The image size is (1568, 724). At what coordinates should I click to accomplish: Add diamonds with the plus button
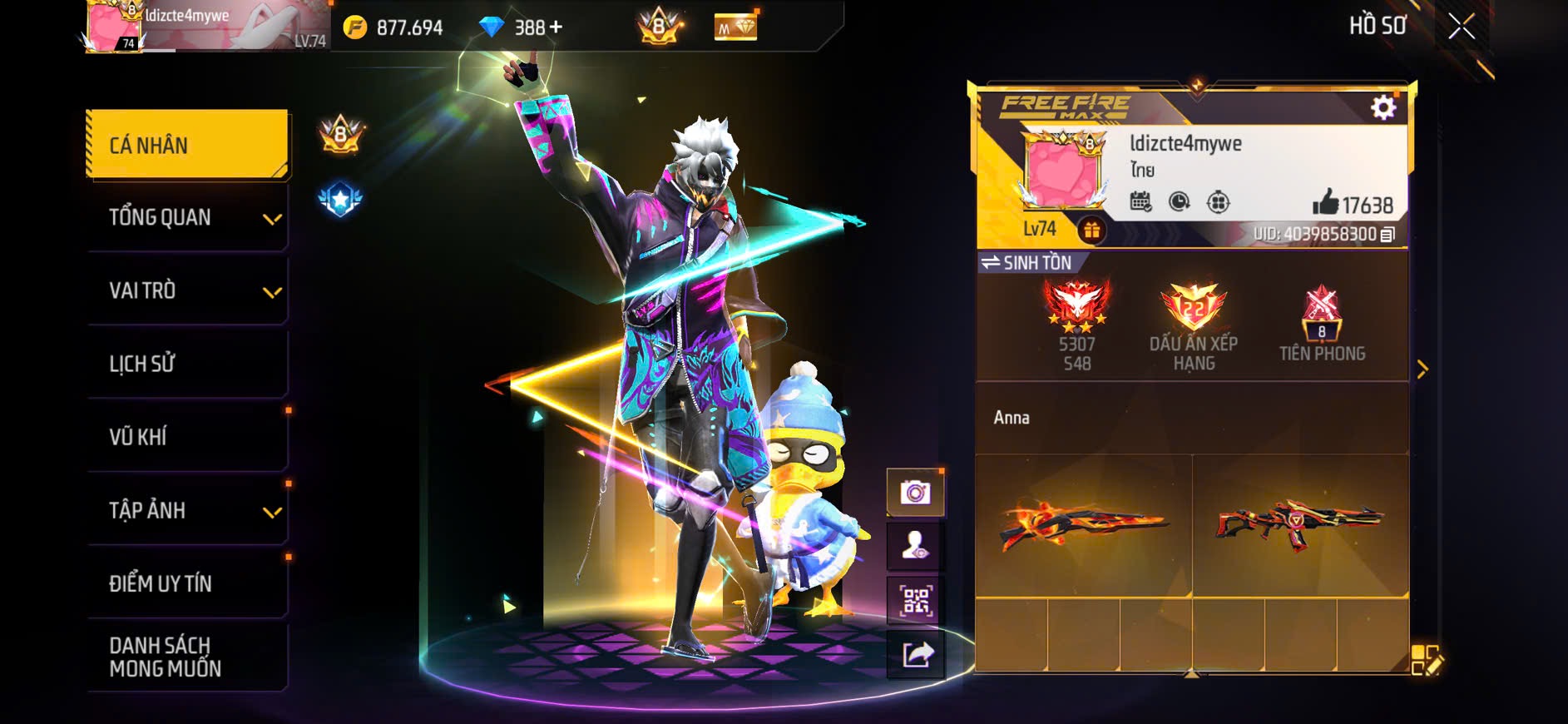pos(555,27)
